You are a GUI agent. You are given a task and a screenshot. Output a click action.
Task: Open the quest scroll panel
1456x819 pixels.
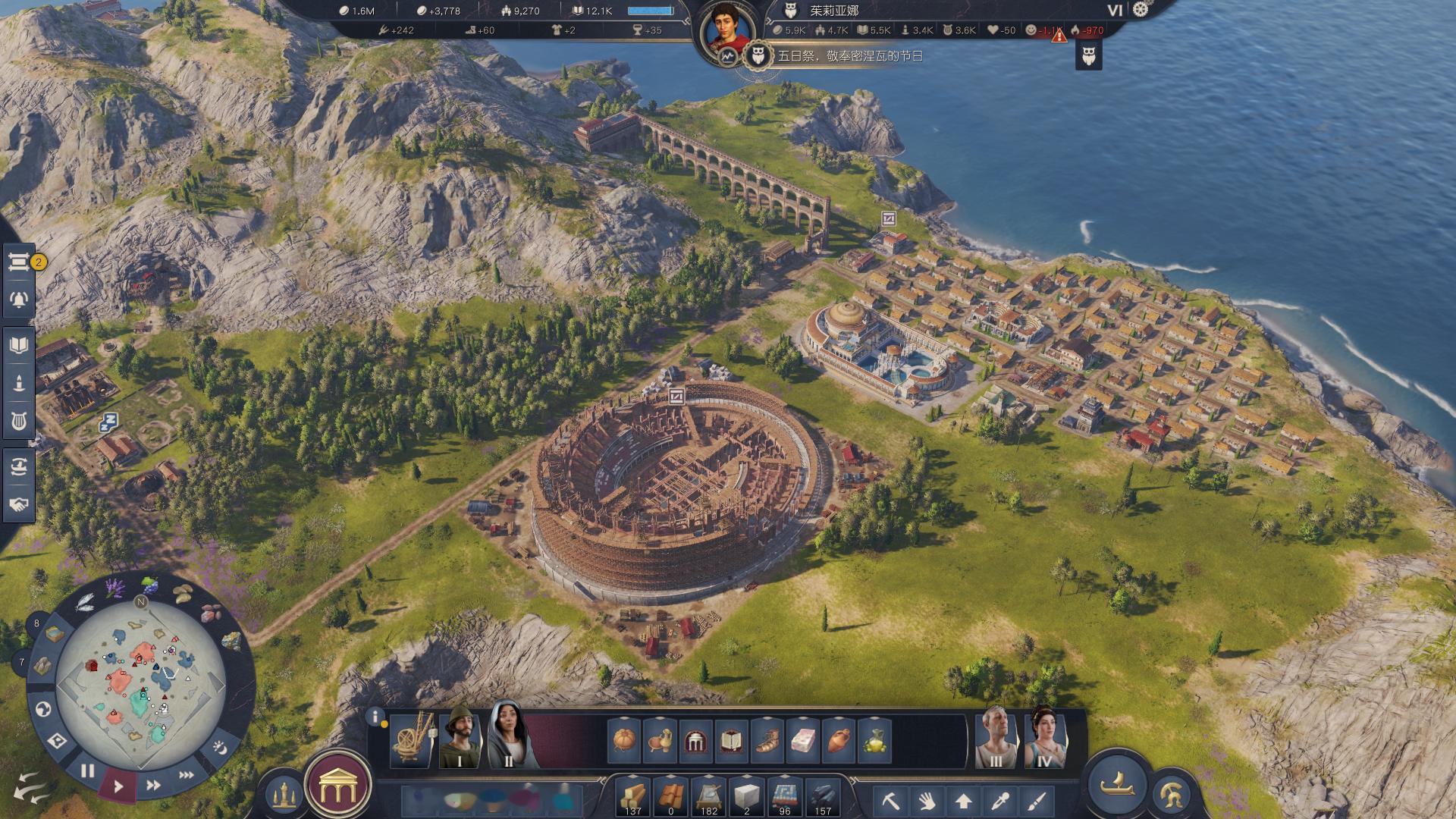tap(18, 262)
